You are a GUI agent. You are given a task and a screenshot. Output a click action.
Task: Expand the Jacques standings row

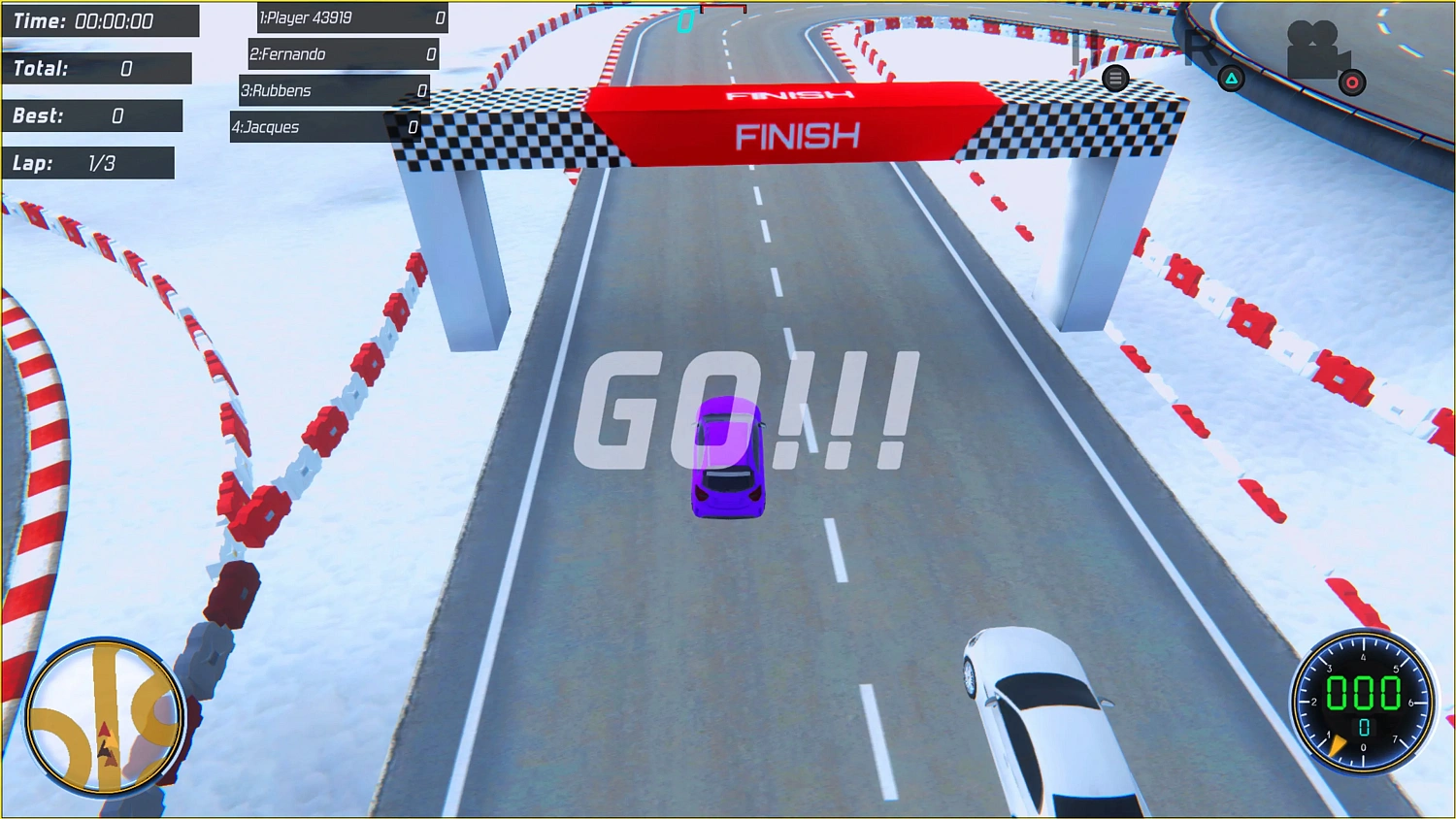tap(326, 127)
